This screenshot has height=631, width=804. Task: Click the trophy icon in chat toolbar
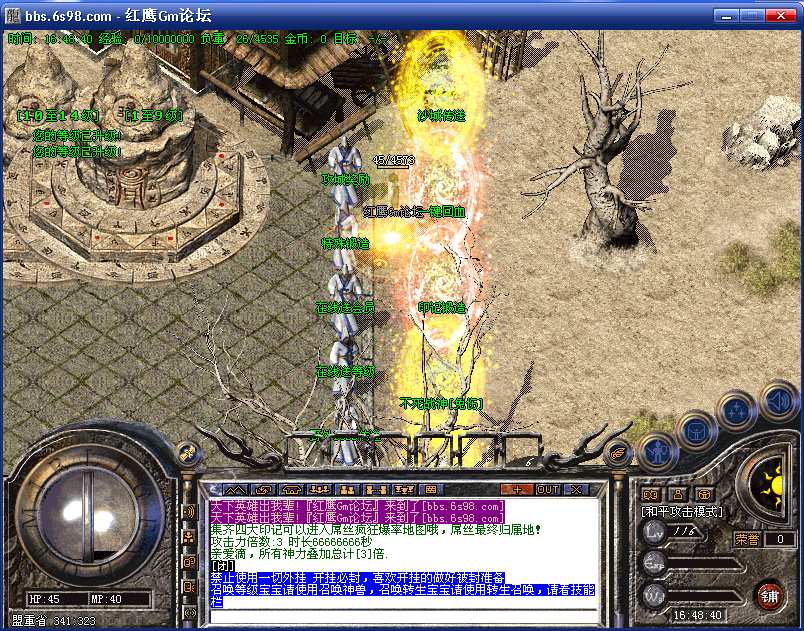pos(404,489)
